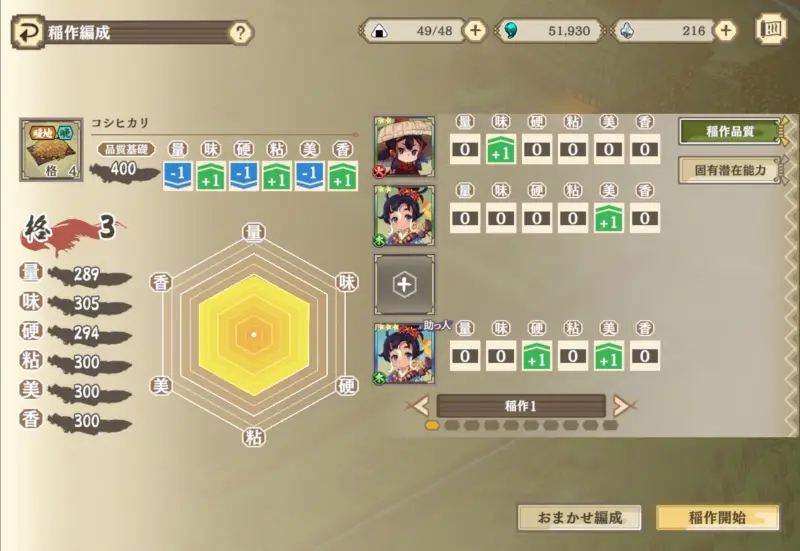
Task: Start rice farming with 稲作開始
Action: point(716,517)
